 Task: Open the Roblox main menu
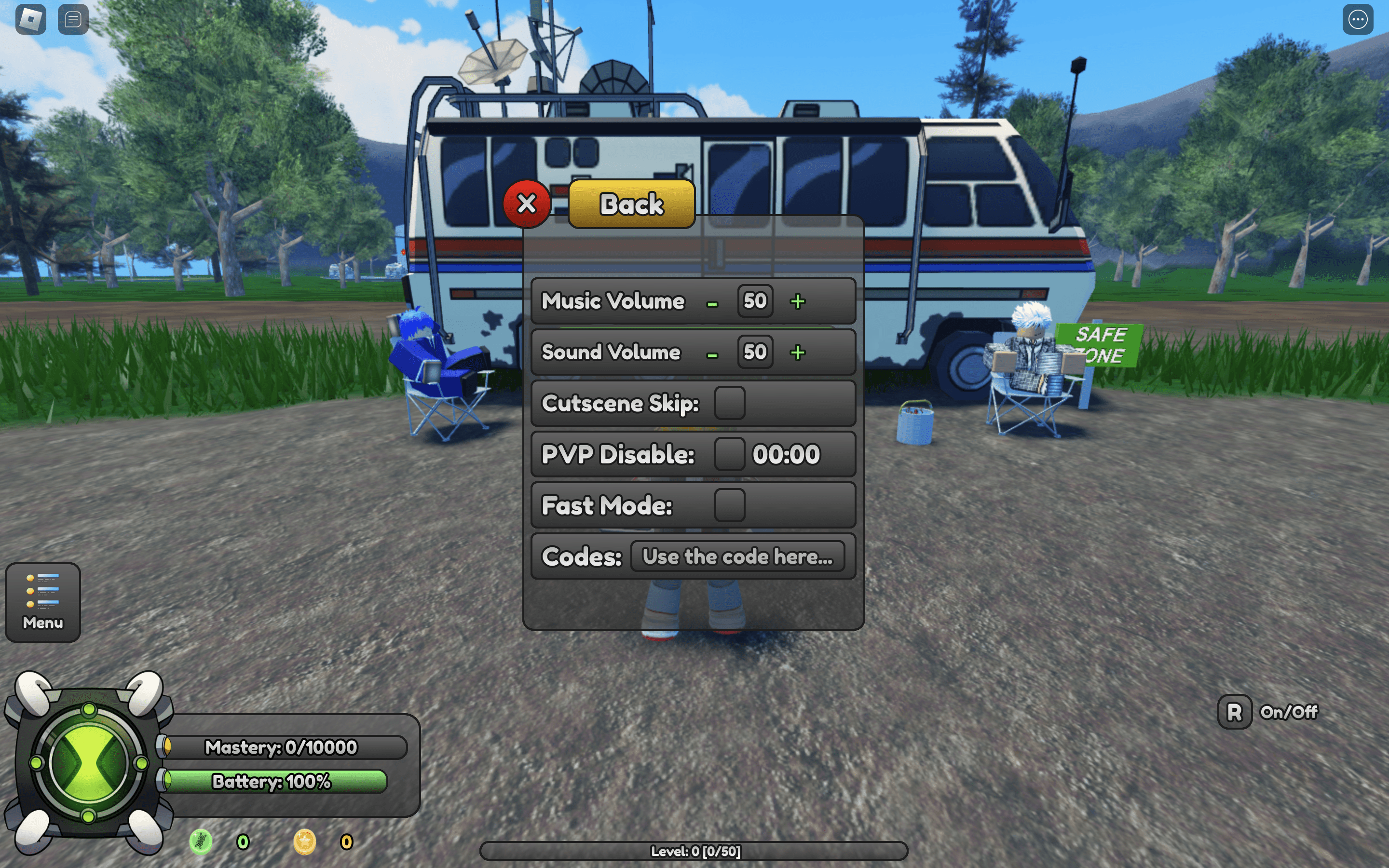click(31, 19)
